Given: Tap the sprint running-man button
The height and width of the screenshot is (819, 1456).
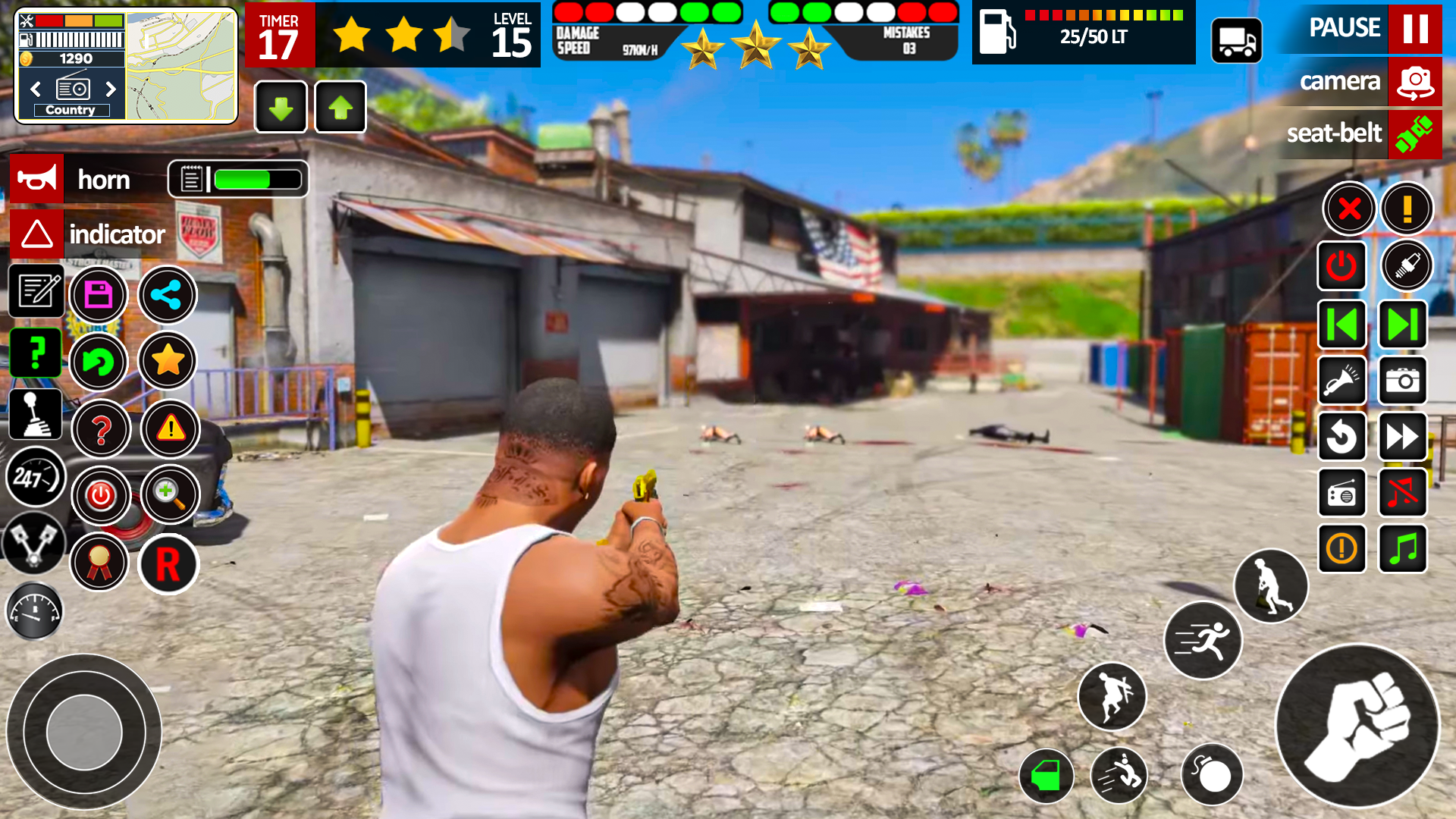Looking at the screenshot, I should [1203, 639].
